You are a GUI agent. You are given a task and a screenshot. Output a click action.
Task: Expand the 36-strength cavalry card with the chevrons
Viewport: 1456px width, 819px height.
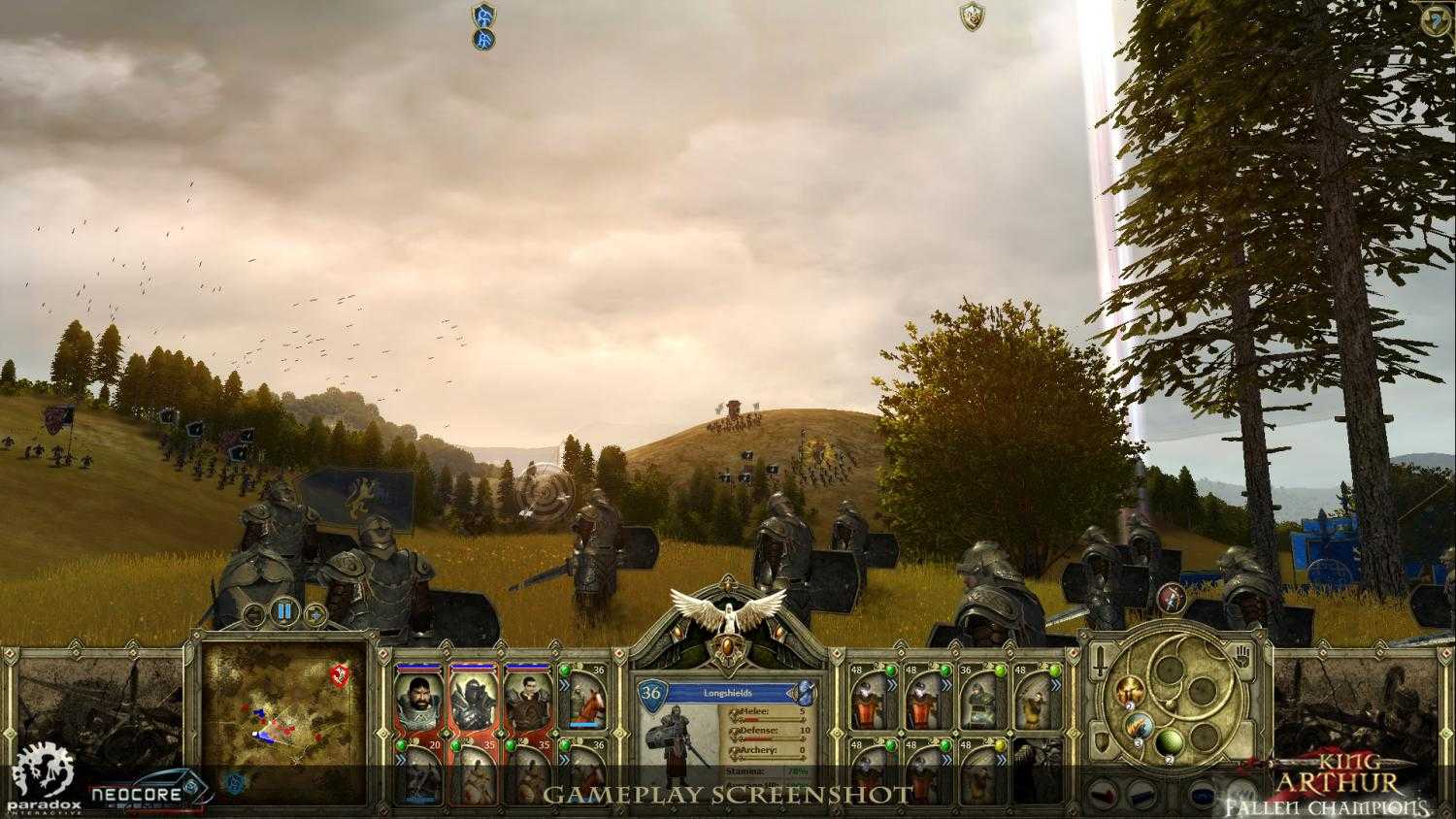point(564,684)
